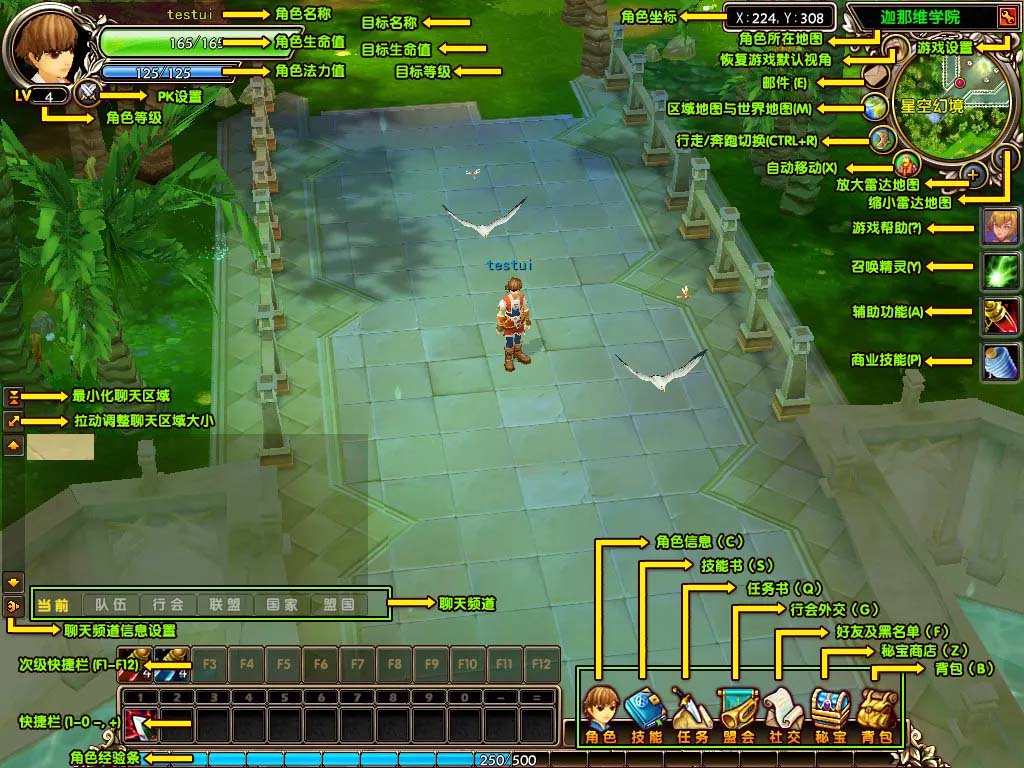
Task: Select the 国家 nation chat channel
Action: tap(282, 605)
